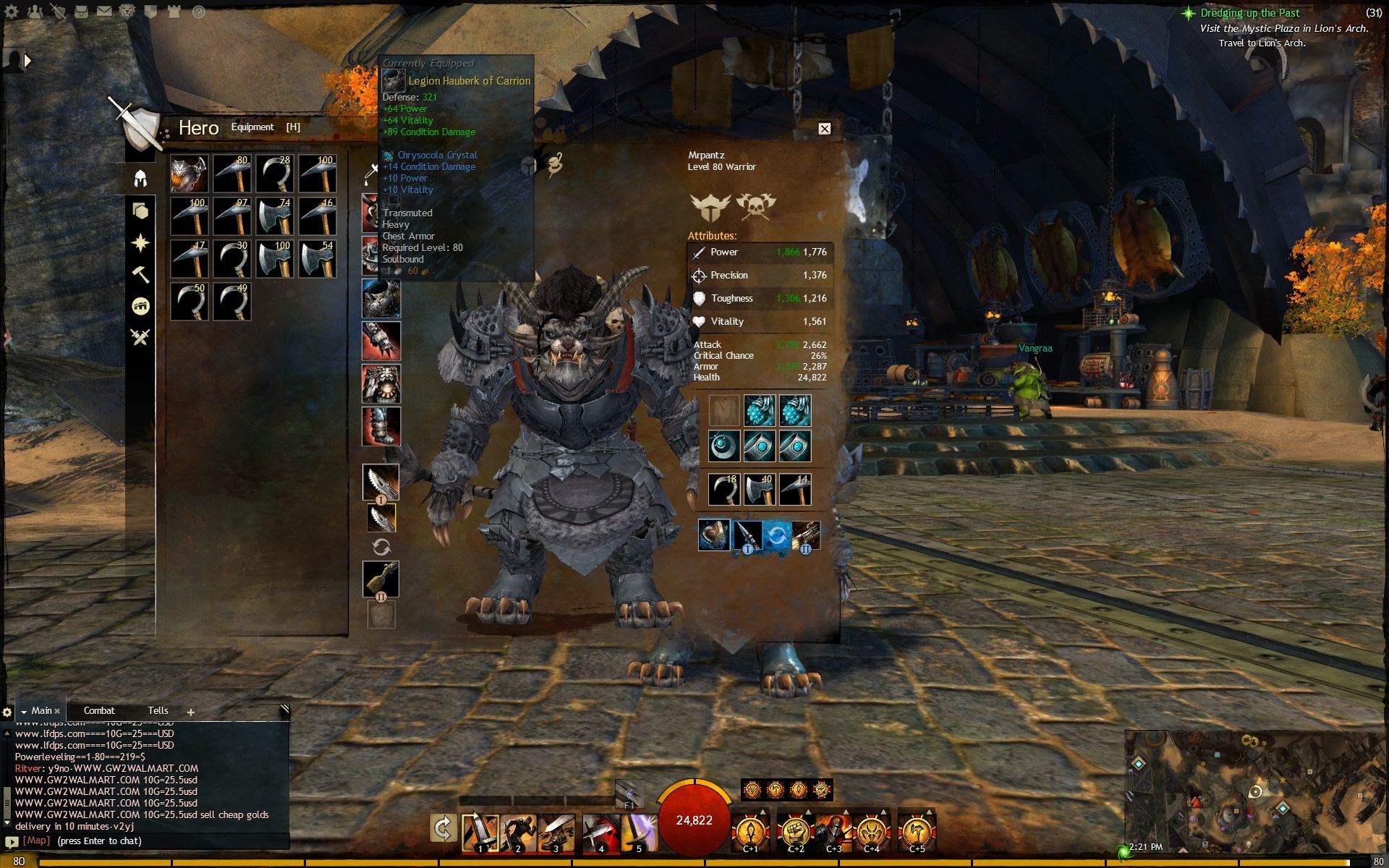Select the sickle with 50 charges
1389x868 pixels.
click(x=190, y=302)
